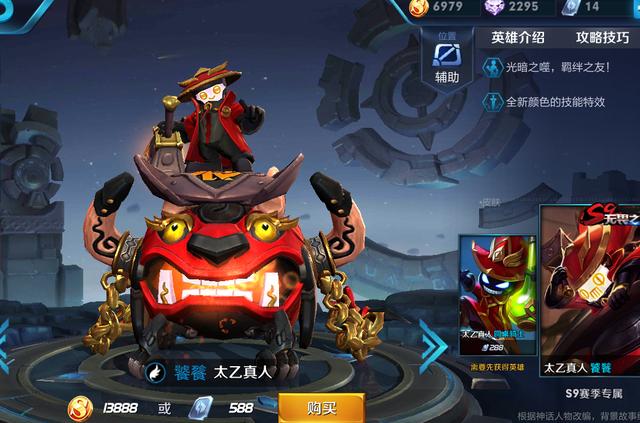Viewport: 640px width, 423px height.
Task: Select the 辅助 position icon
Action: click(x=447, y=59)
